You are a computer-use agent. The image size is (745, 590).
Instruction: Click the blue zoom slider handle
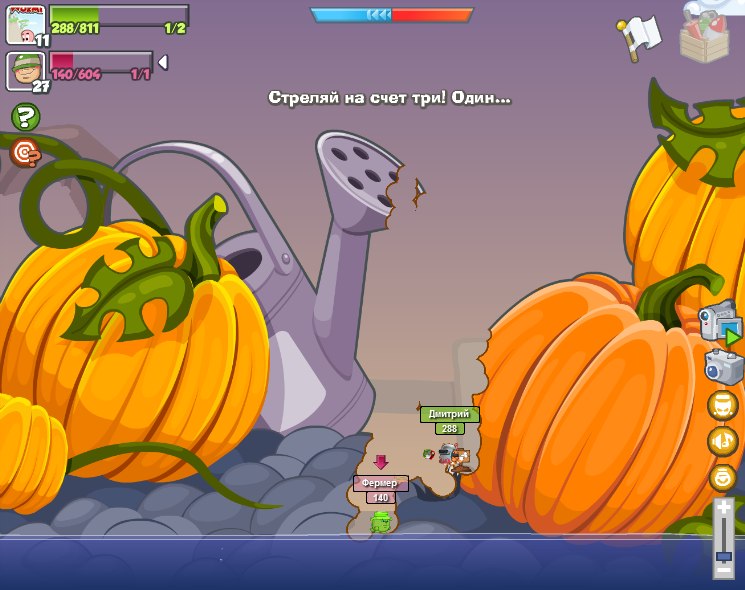click(723, 556)
